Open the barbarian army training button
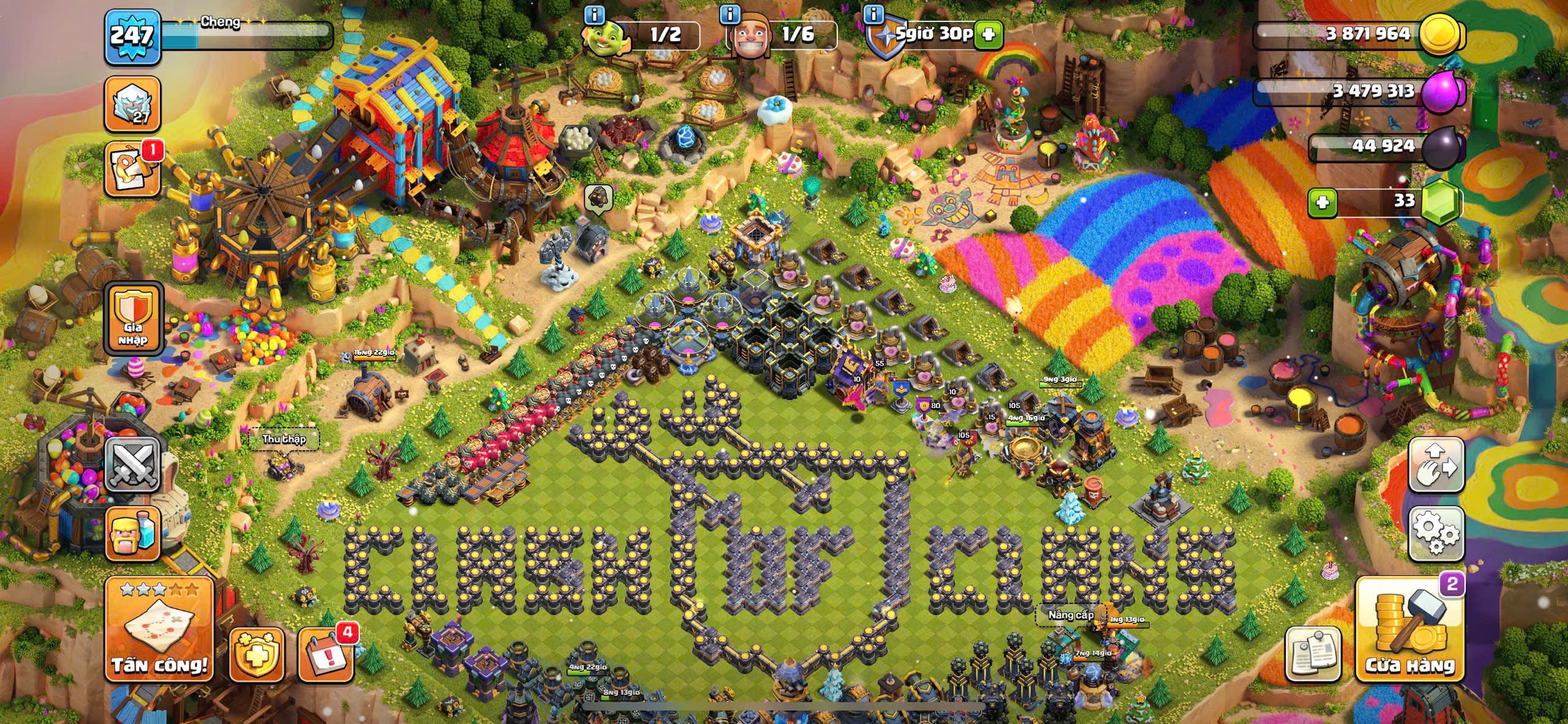The height and width of the screenshot is (724, 1568). 133,533
